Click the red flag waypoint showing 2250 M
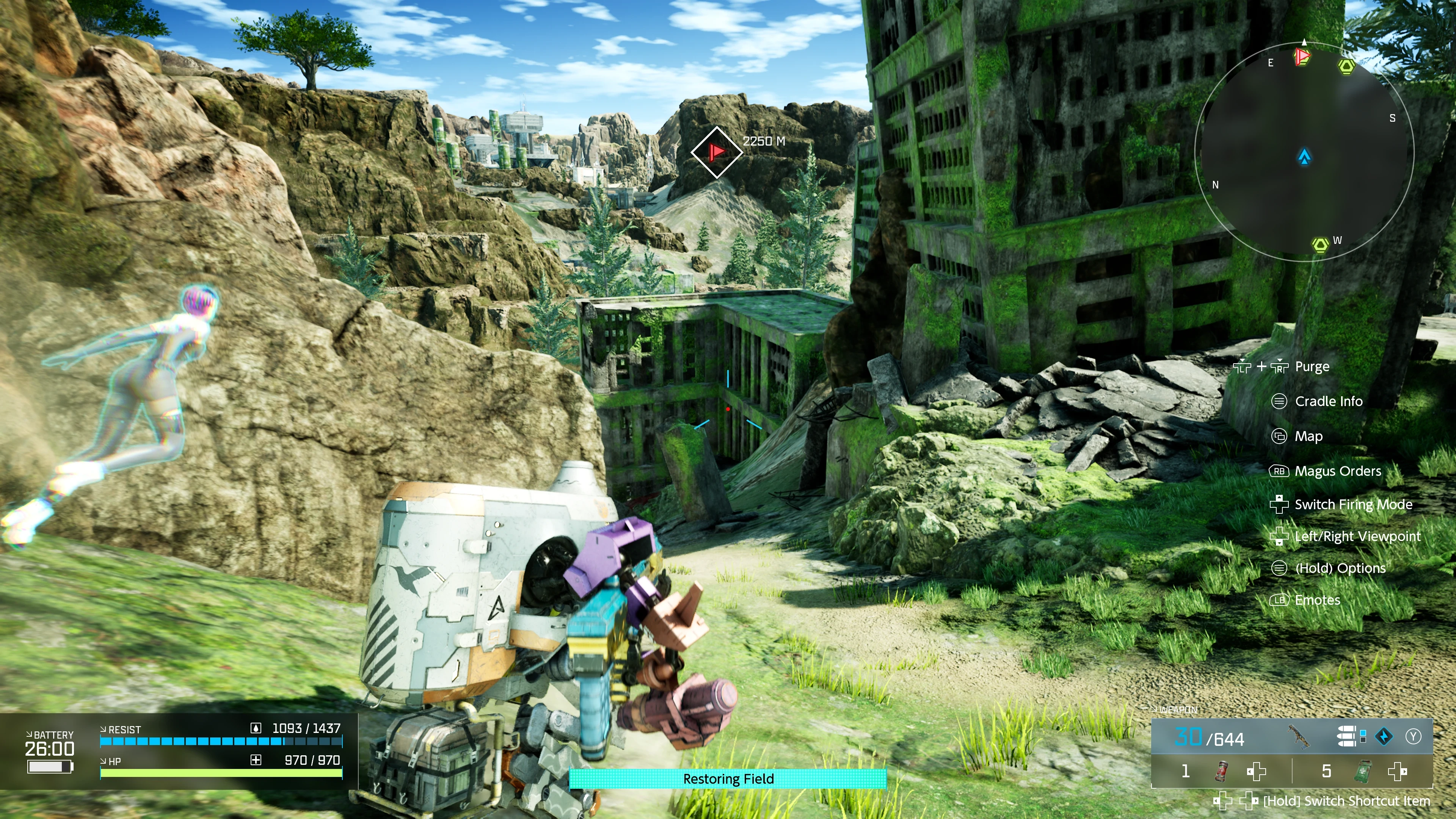The width and height of the screenshot is (1456, 819). 716,152
